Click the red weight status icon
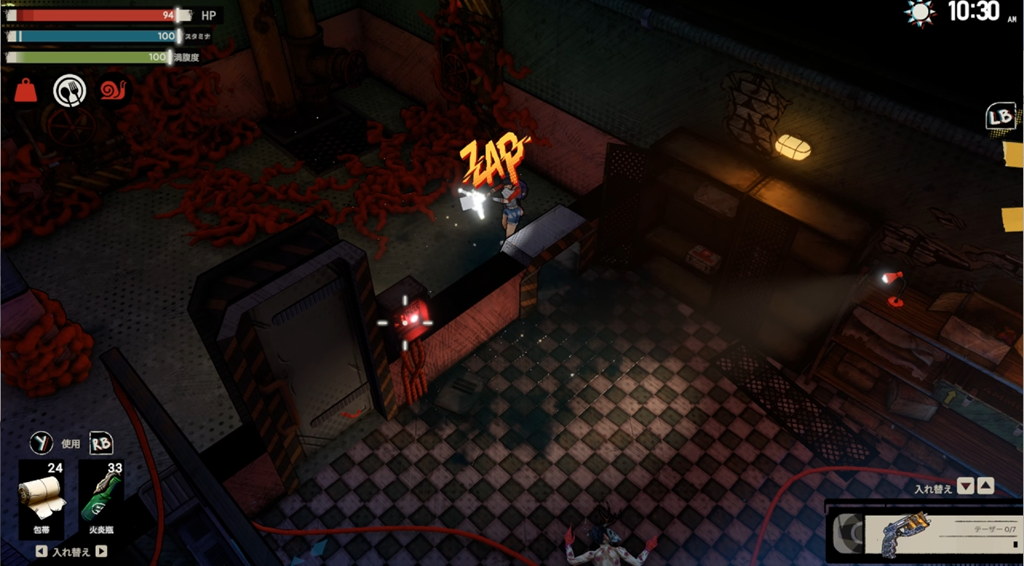 (x=26, y=91)
